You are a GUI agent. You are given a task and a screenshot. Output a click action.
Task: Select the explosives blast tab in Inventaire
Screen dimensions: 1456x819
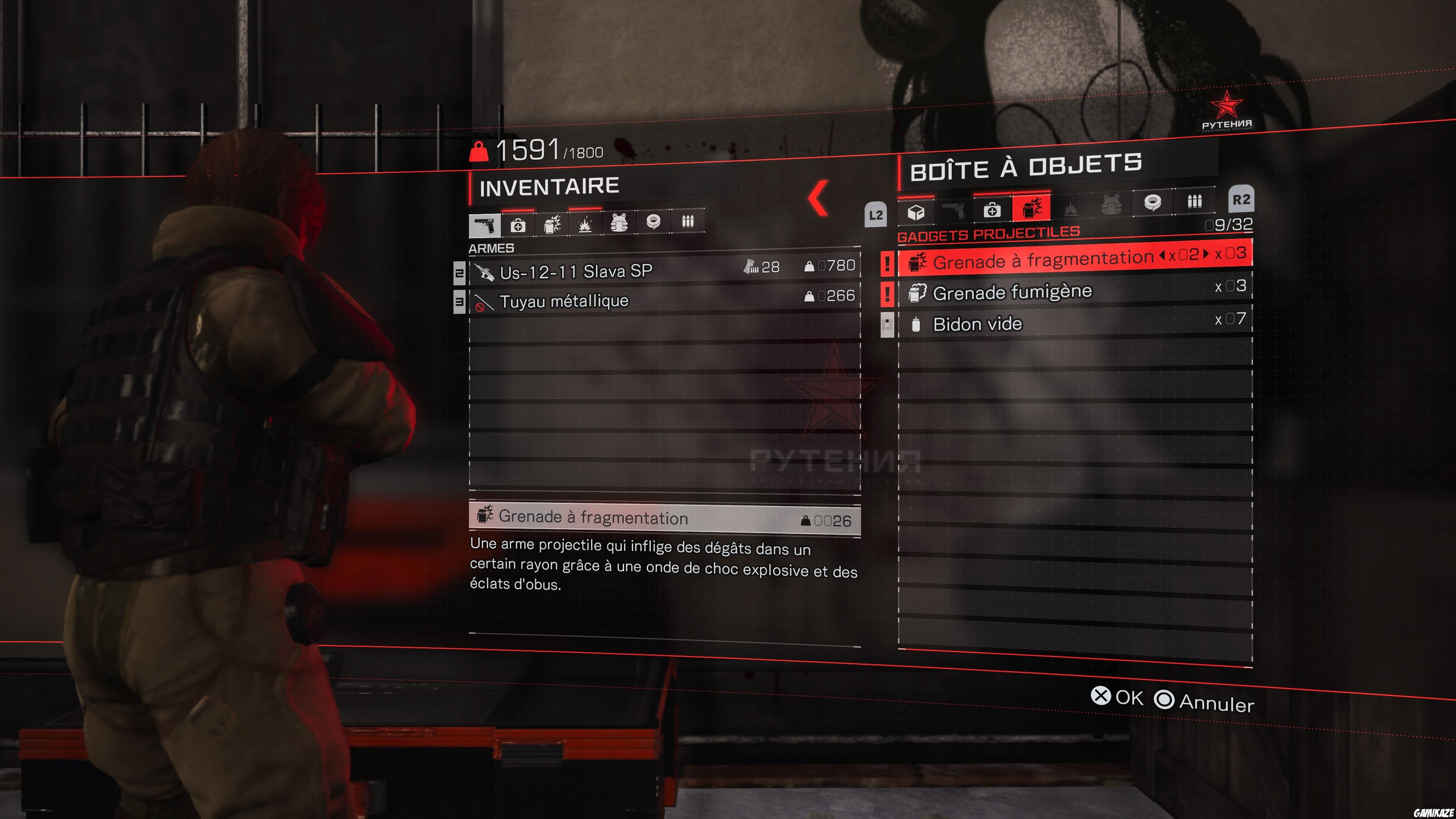tap(585, 224)
